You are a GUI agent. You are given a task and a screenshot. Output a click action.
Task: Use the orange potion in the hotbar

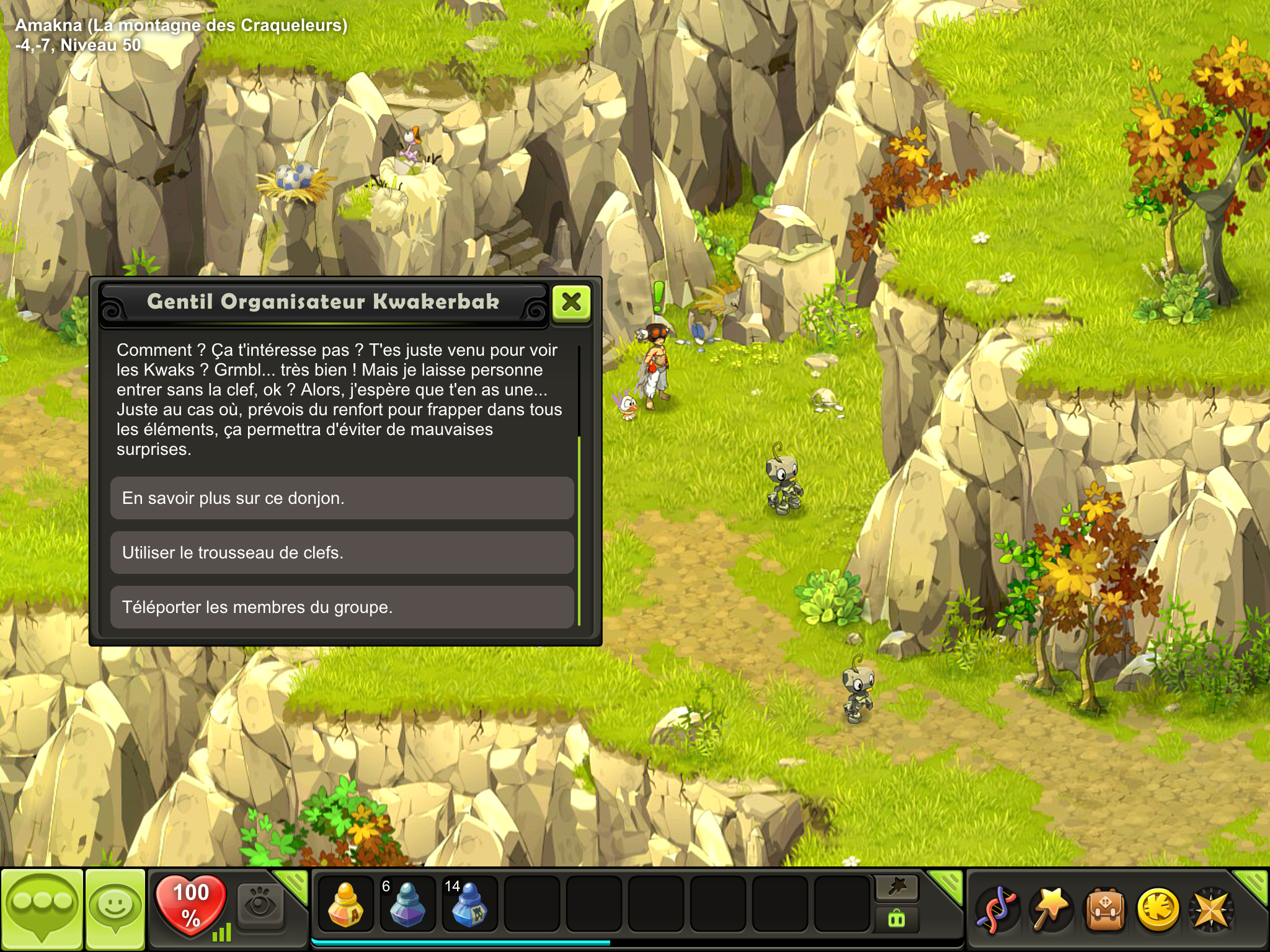click(345, 904)
